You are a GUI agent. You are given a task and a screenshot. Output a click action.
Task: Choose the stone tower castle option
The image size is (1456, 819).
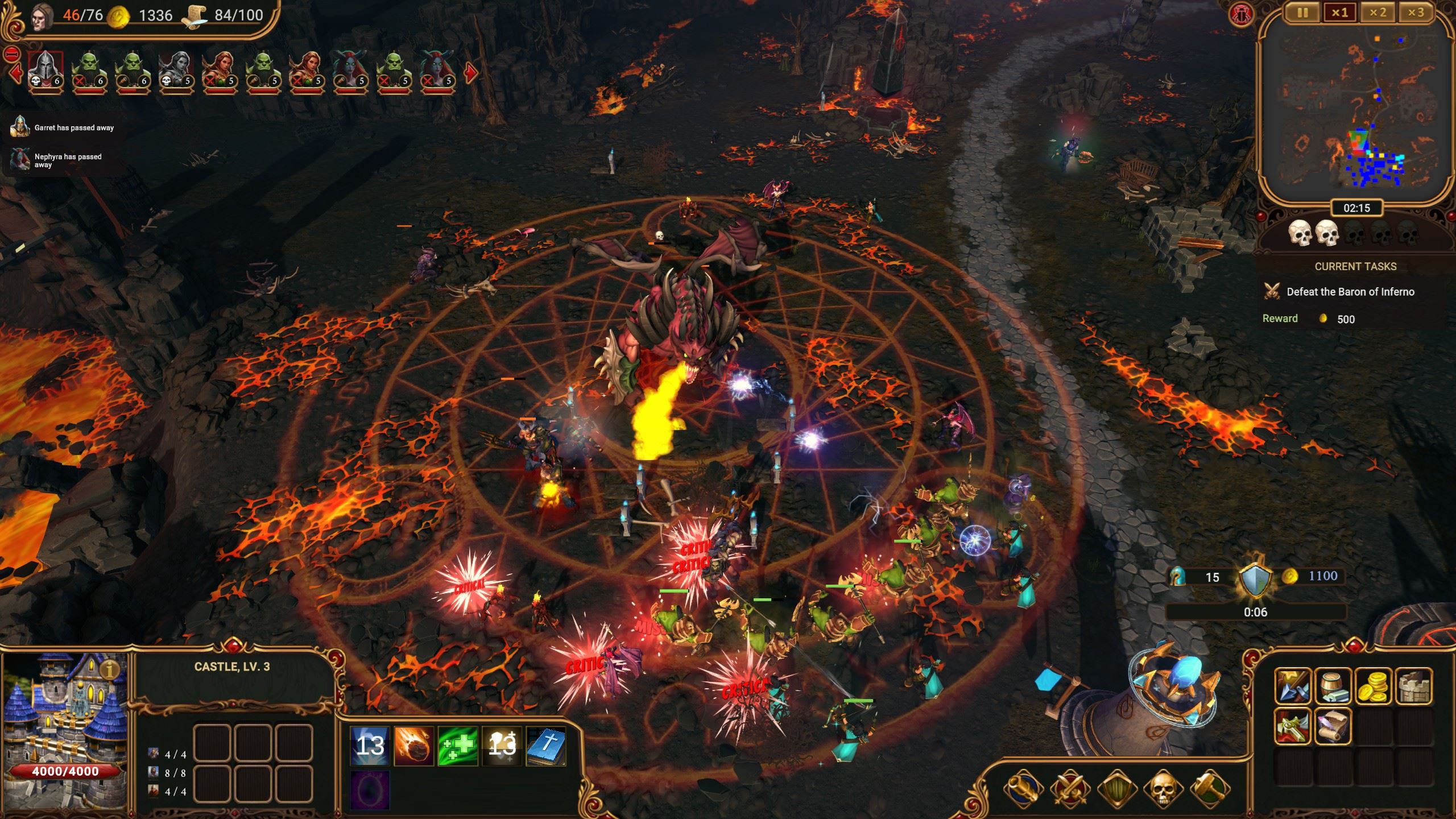[x=1414, y=686]
